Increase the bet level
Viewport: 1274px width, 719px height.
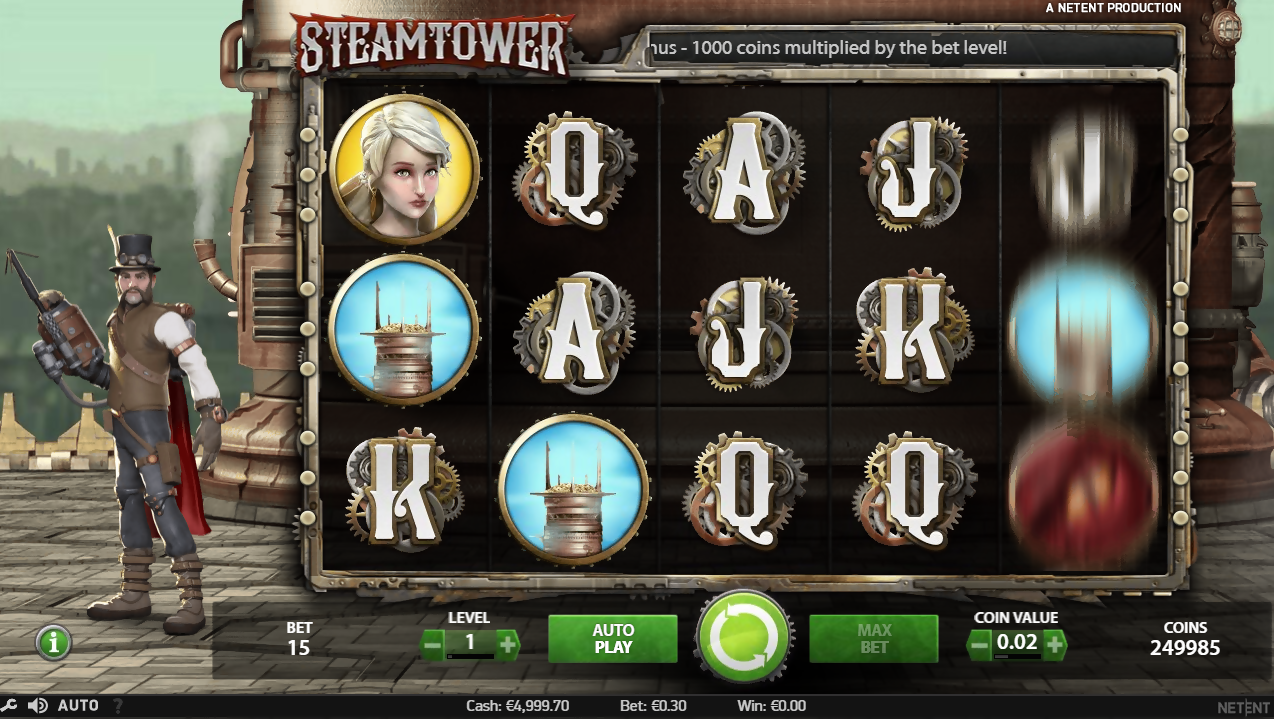point(508,644)
